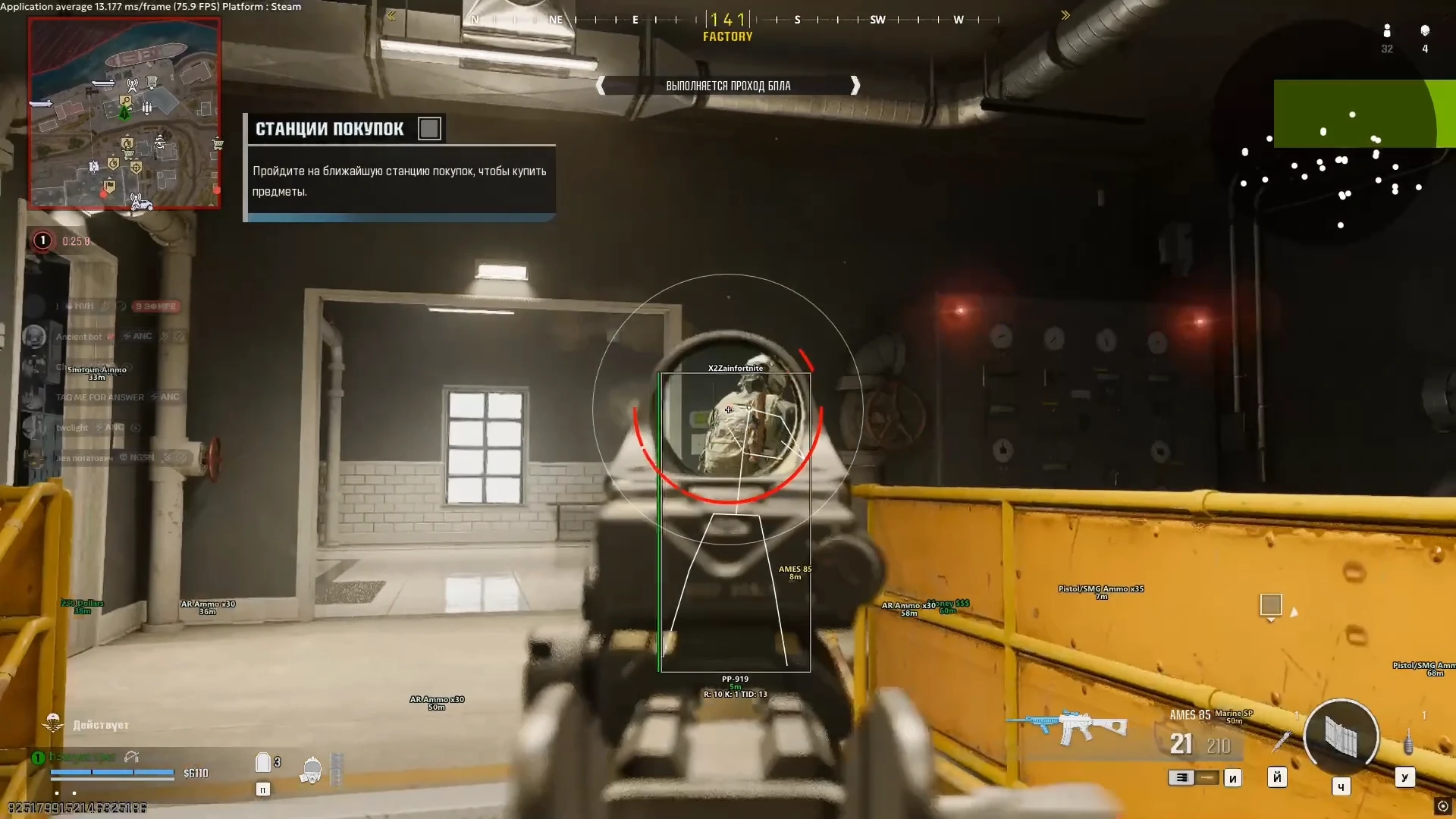
Task: Select twolight in the voice overlay list
Action: 72,428
